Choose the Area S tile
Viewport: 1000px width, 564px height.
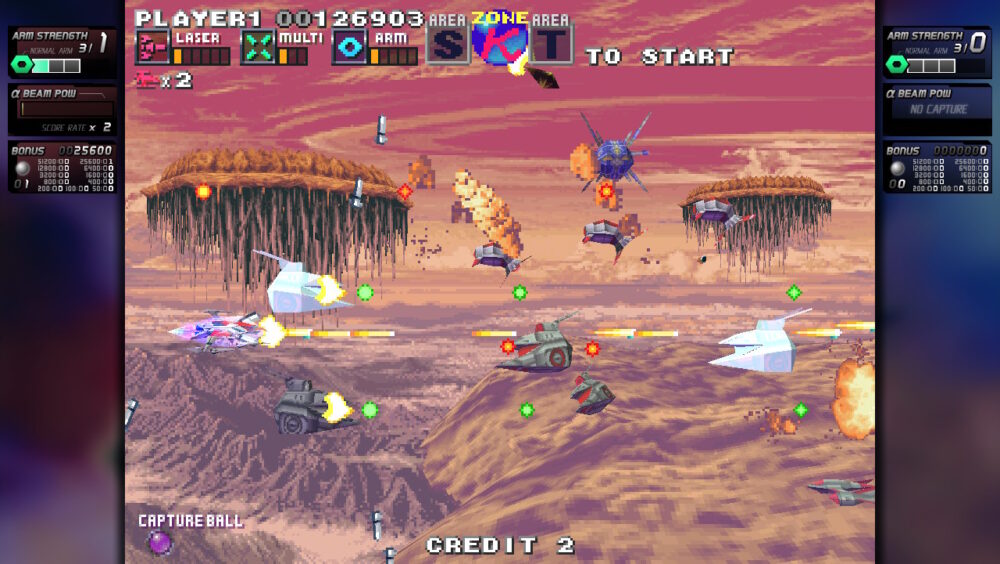tap(448, 43)
